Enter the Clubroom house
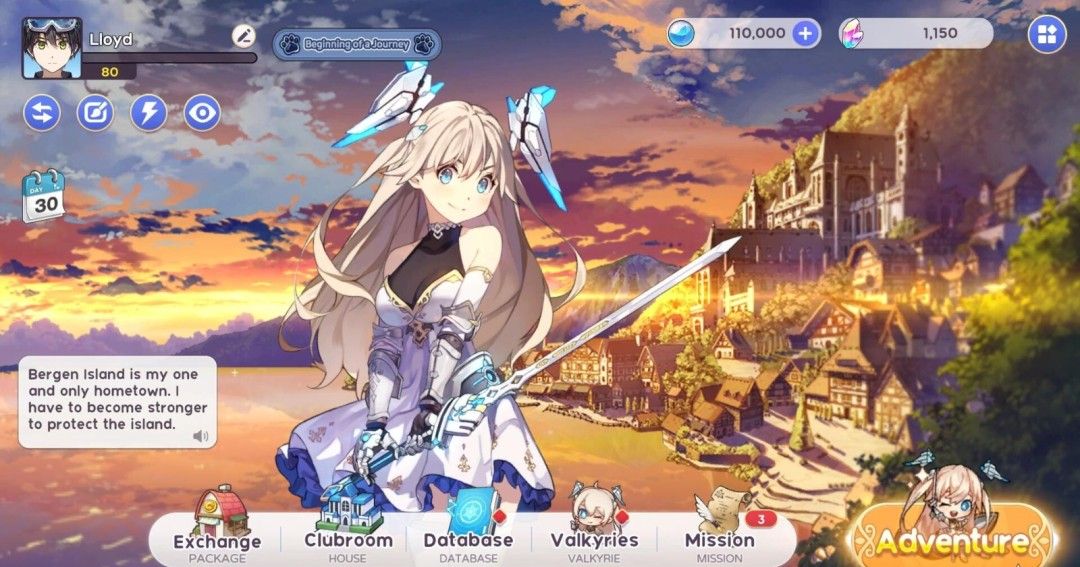The height and width of the screenshot is (567, 1080). click(x=348, y=528)
